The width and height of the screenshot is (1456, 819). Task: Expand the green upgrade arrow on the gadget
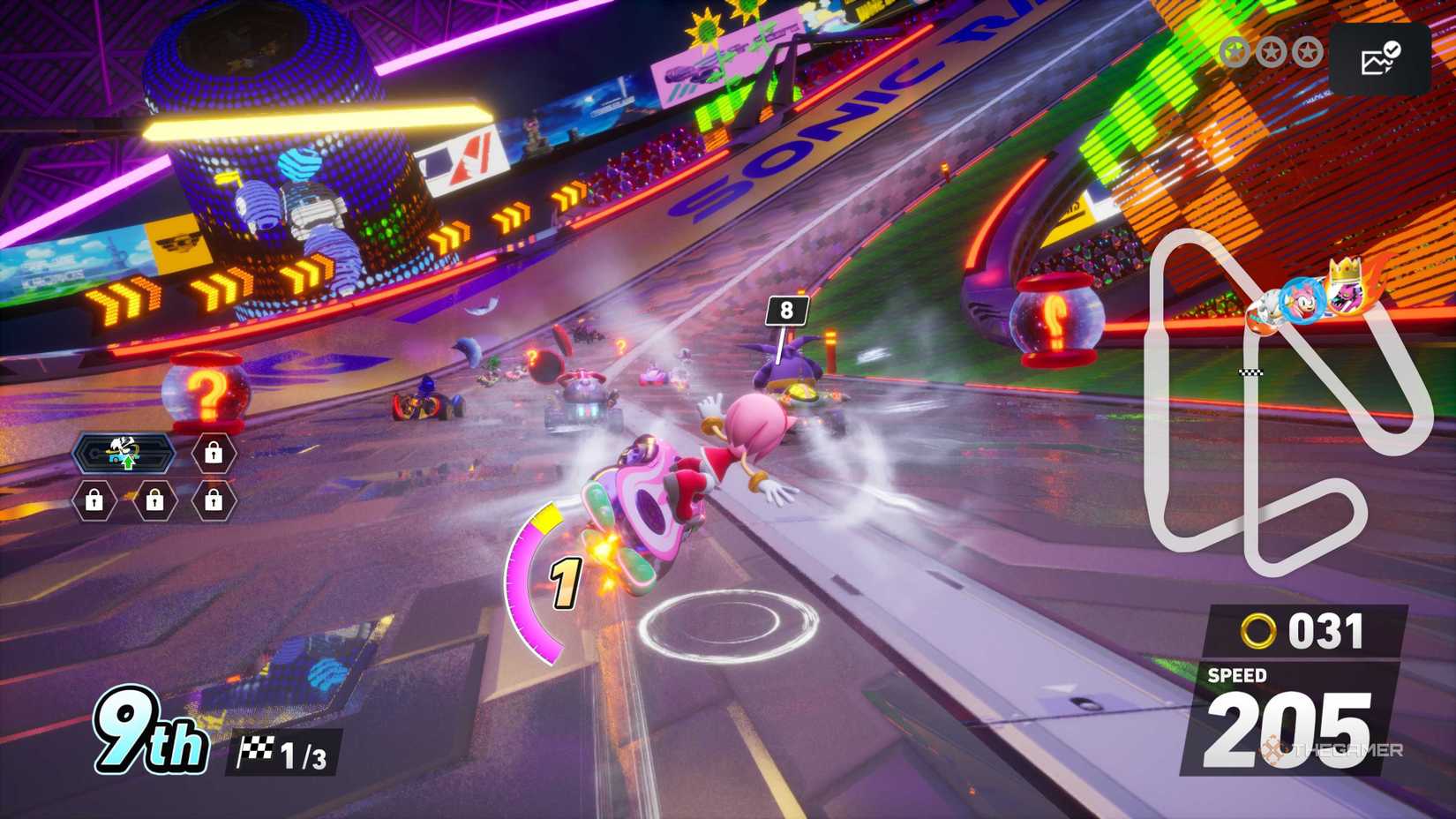(129, 461)
